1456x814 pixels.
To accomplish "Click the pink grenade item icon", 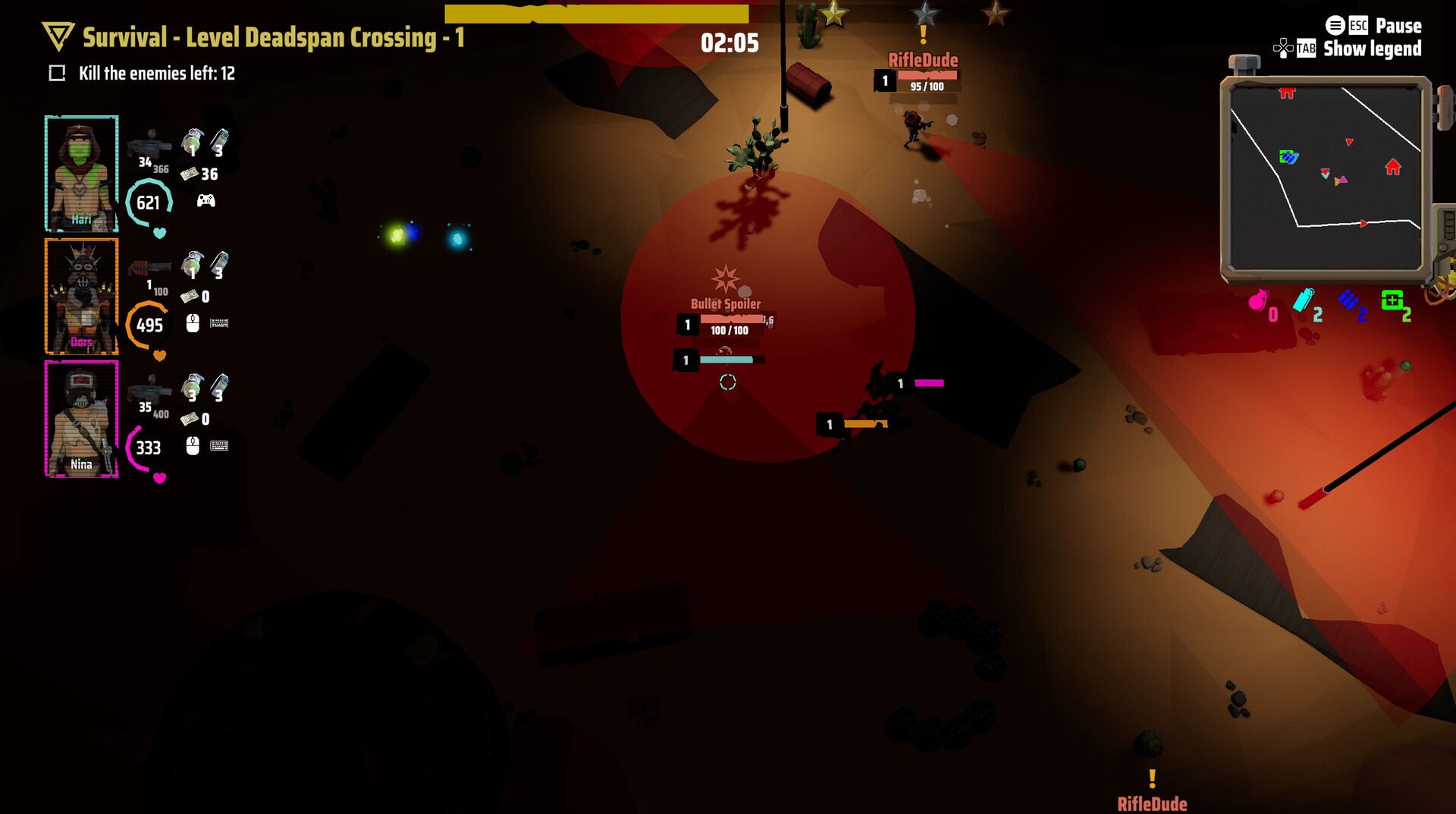I will pos(1258,301).
